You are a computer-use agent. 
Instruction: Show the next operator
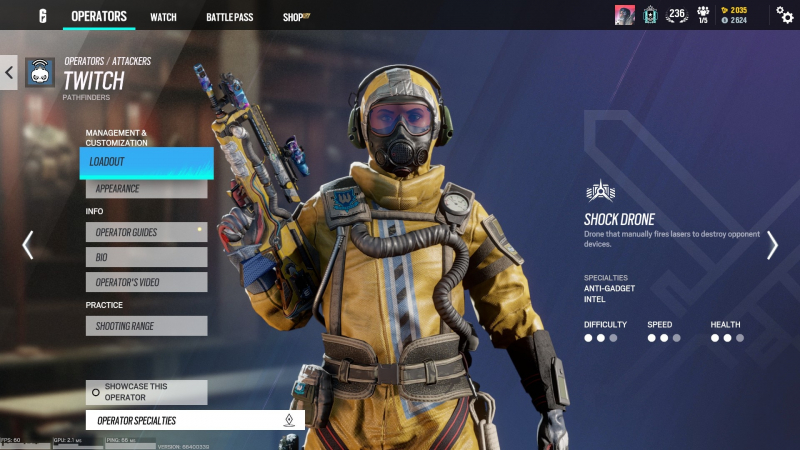coord(772,245)
